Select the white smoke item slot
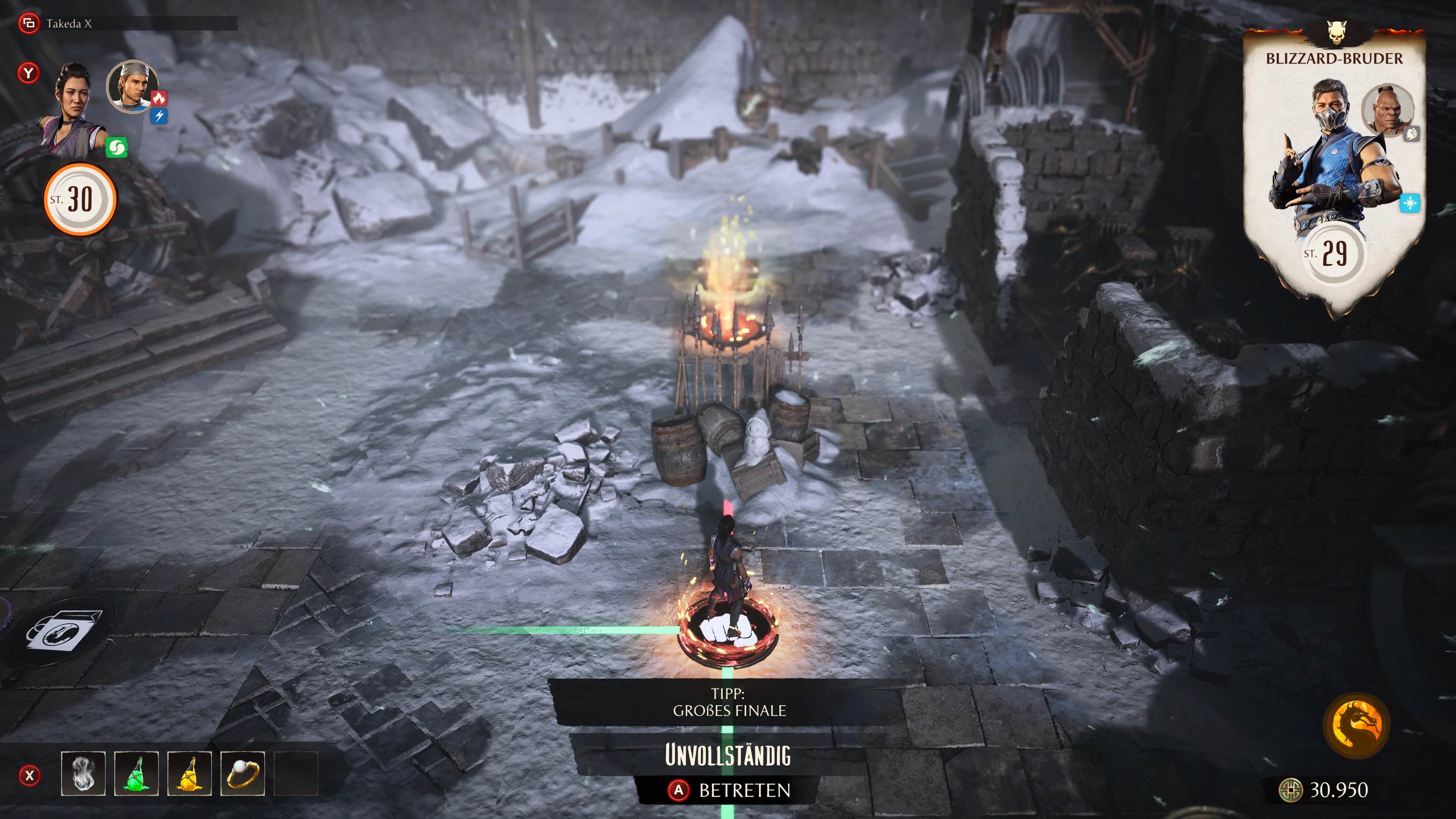Screen dimensions: 1456x819 [83, 773]
